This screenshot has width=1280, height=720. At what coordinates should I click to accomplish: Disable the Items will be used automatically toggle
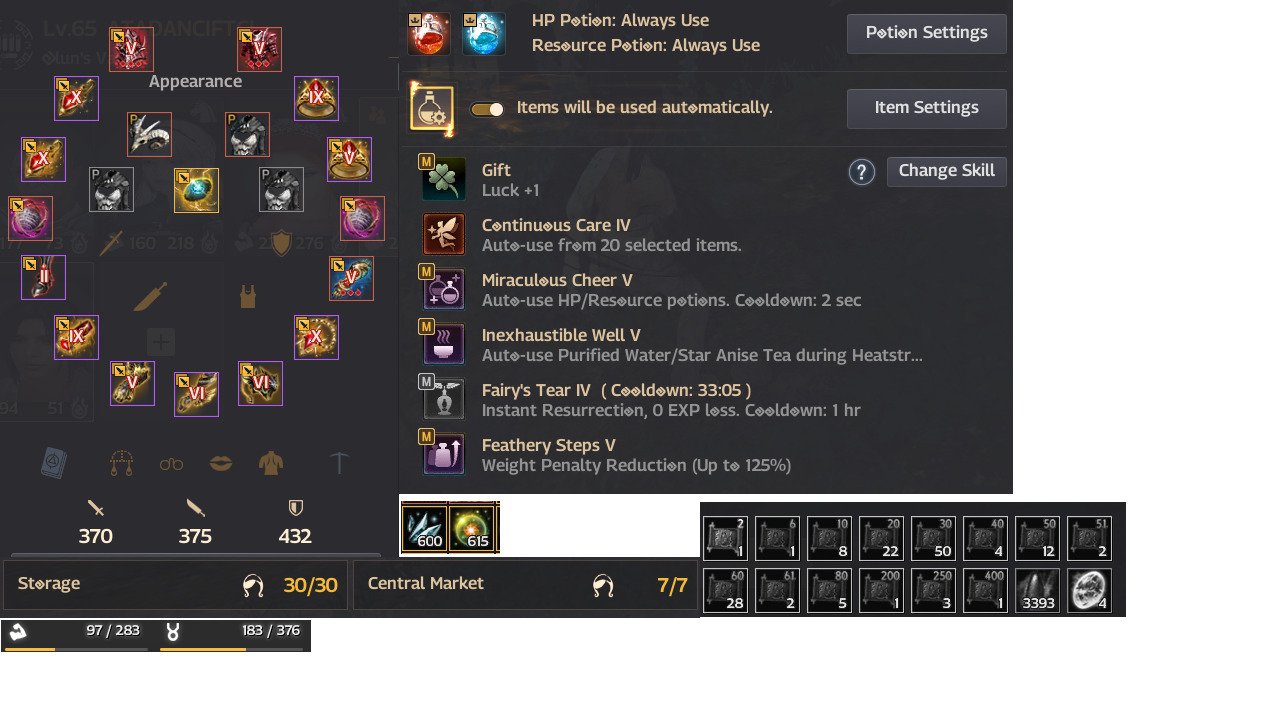coord(488,107)
